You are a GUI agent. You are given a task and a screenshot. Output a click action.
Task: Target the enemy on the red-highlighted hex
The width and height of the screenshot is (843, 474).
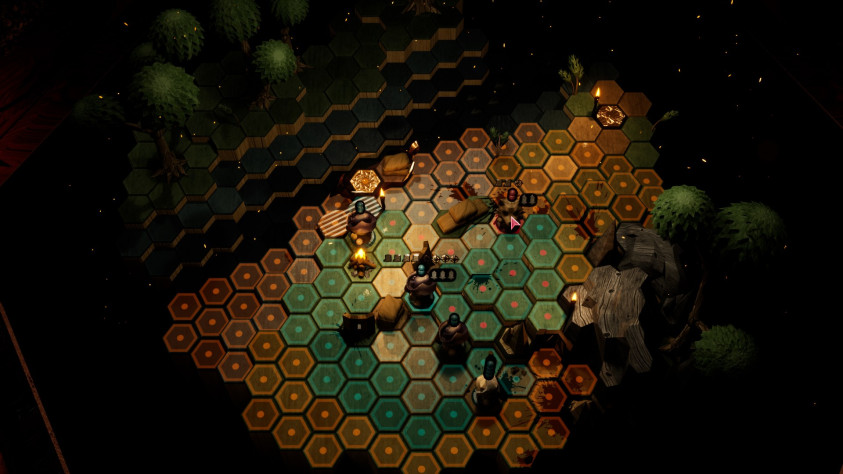click(511, 207)
